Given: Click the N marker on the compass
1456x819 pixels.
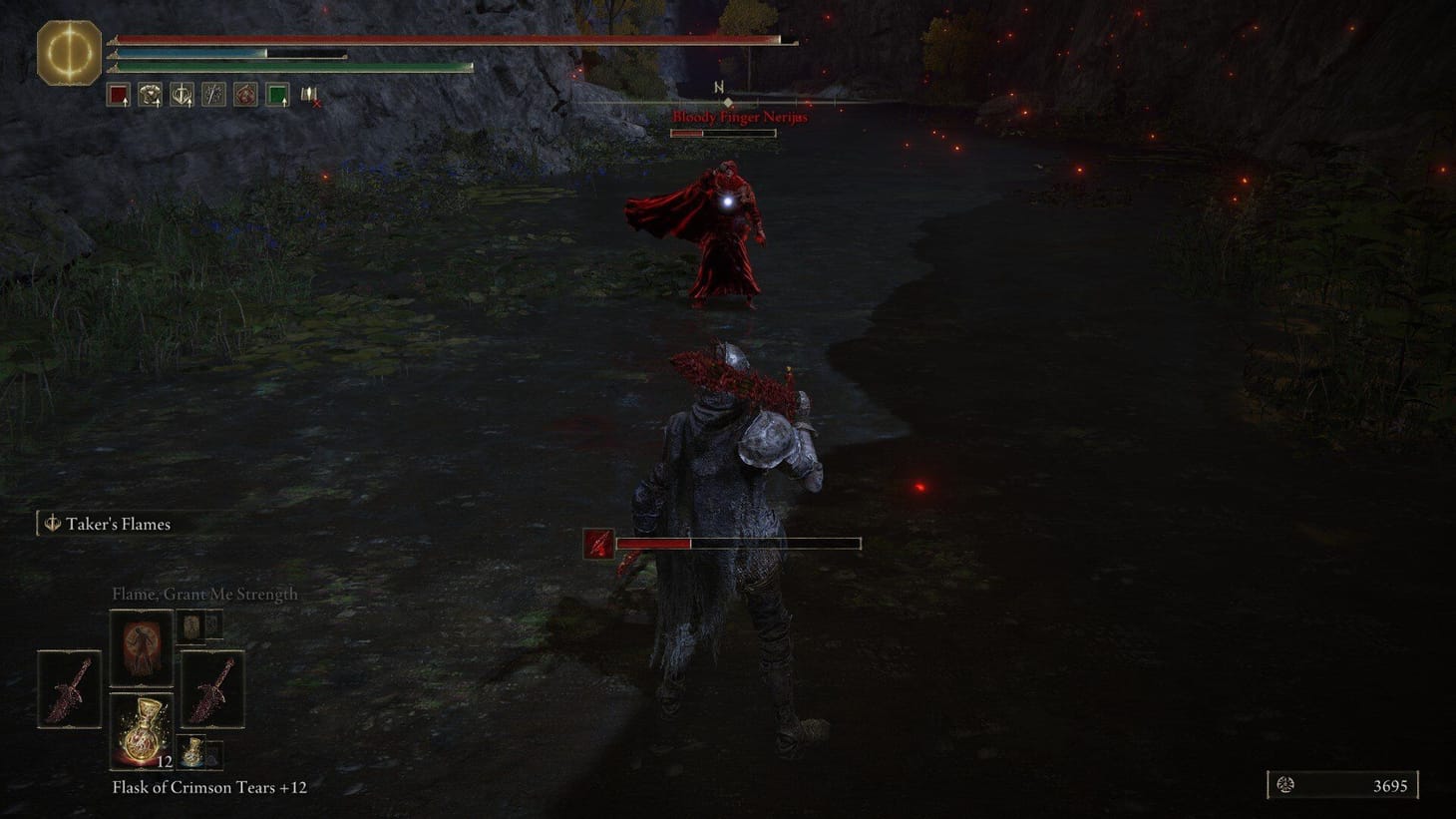Looking at the screenshot, I should (x=718, y=88).
